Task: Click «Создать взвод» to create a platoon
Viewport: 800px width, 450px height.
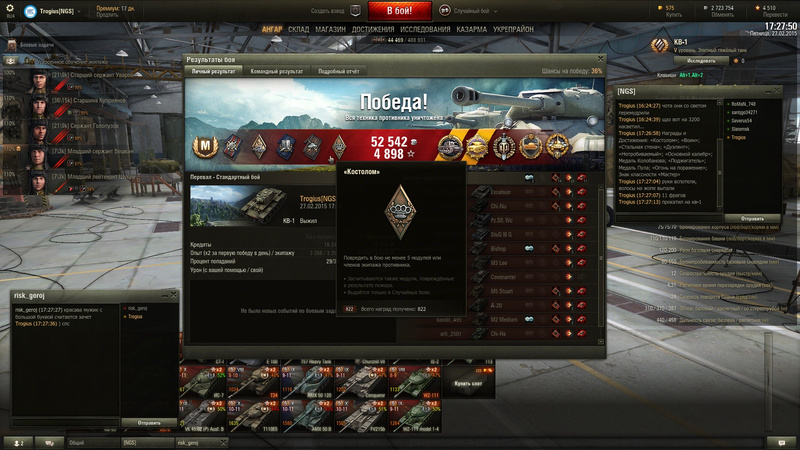Action: pos(327,10)
